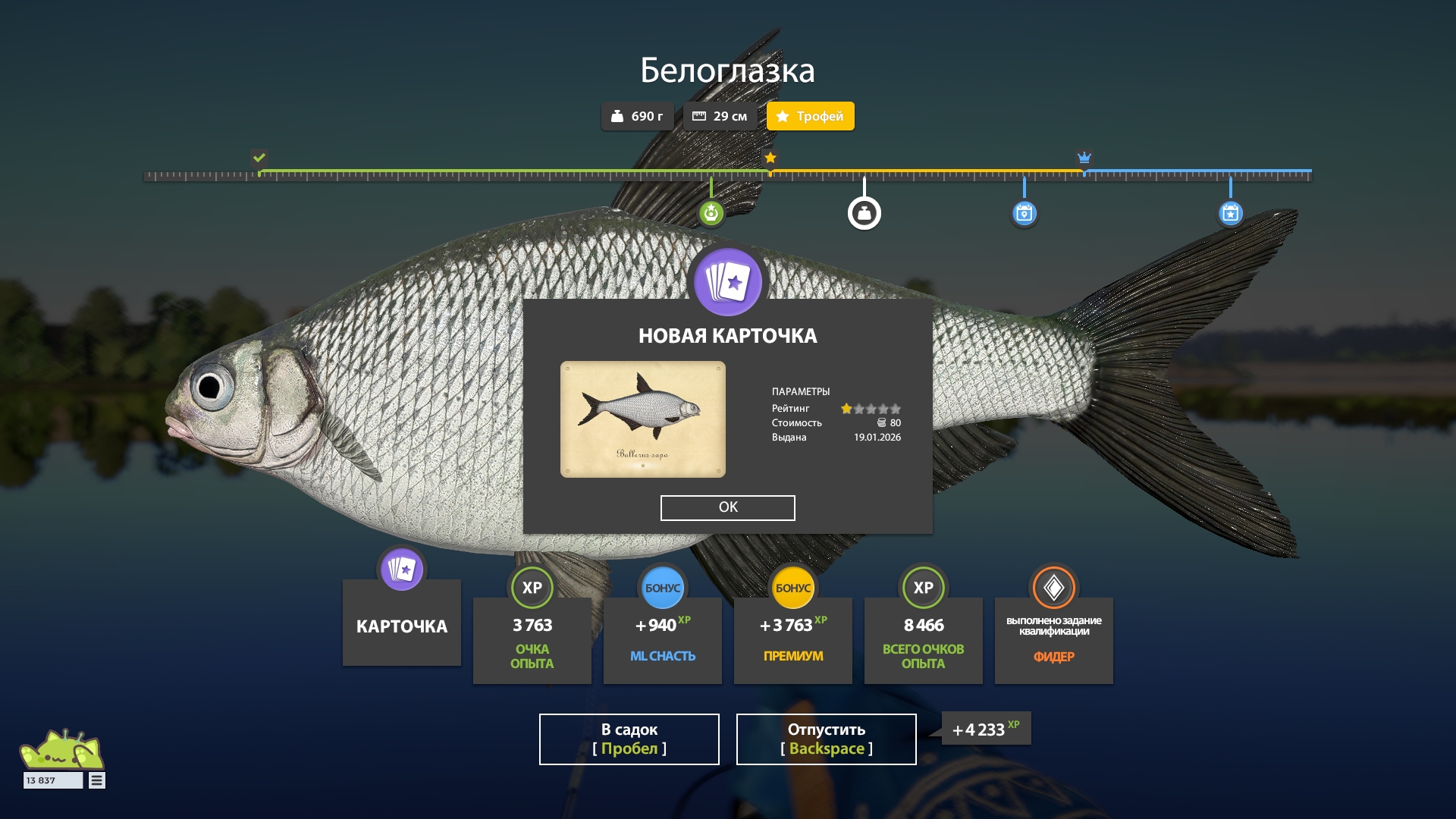
Task: Release the fish with Отпустить
Action: click(826, 739)
